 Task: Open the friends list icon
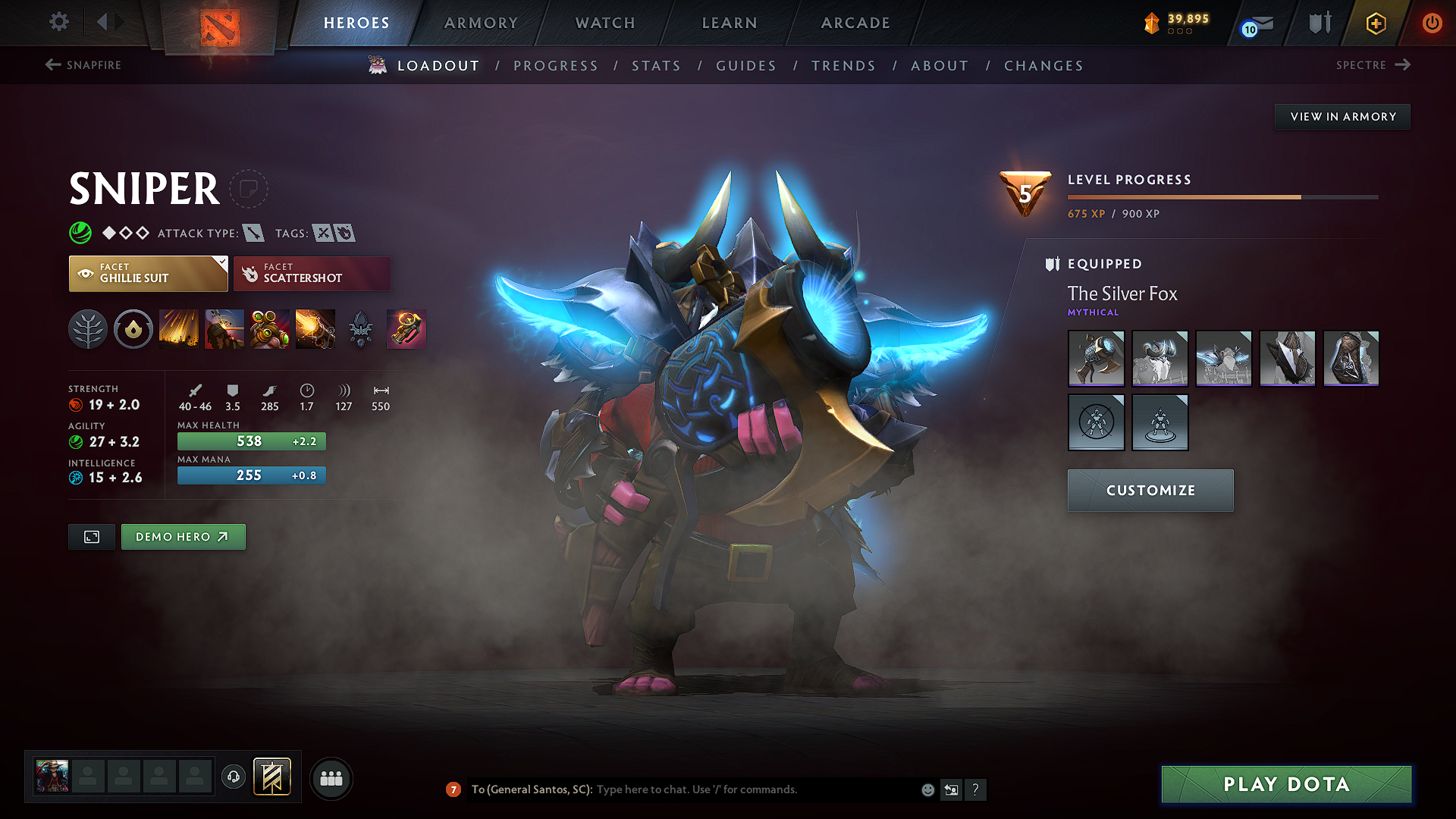point(331,778)
